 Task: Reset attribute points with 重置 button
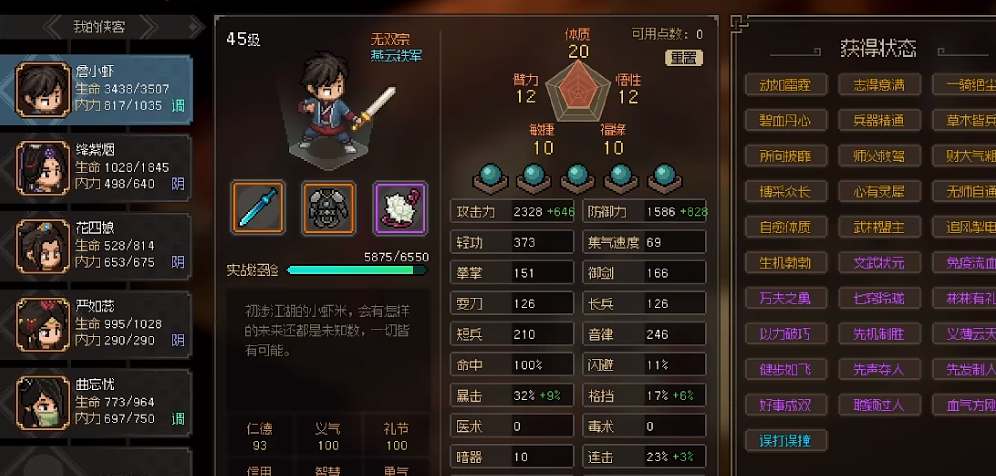click(684, 58)
